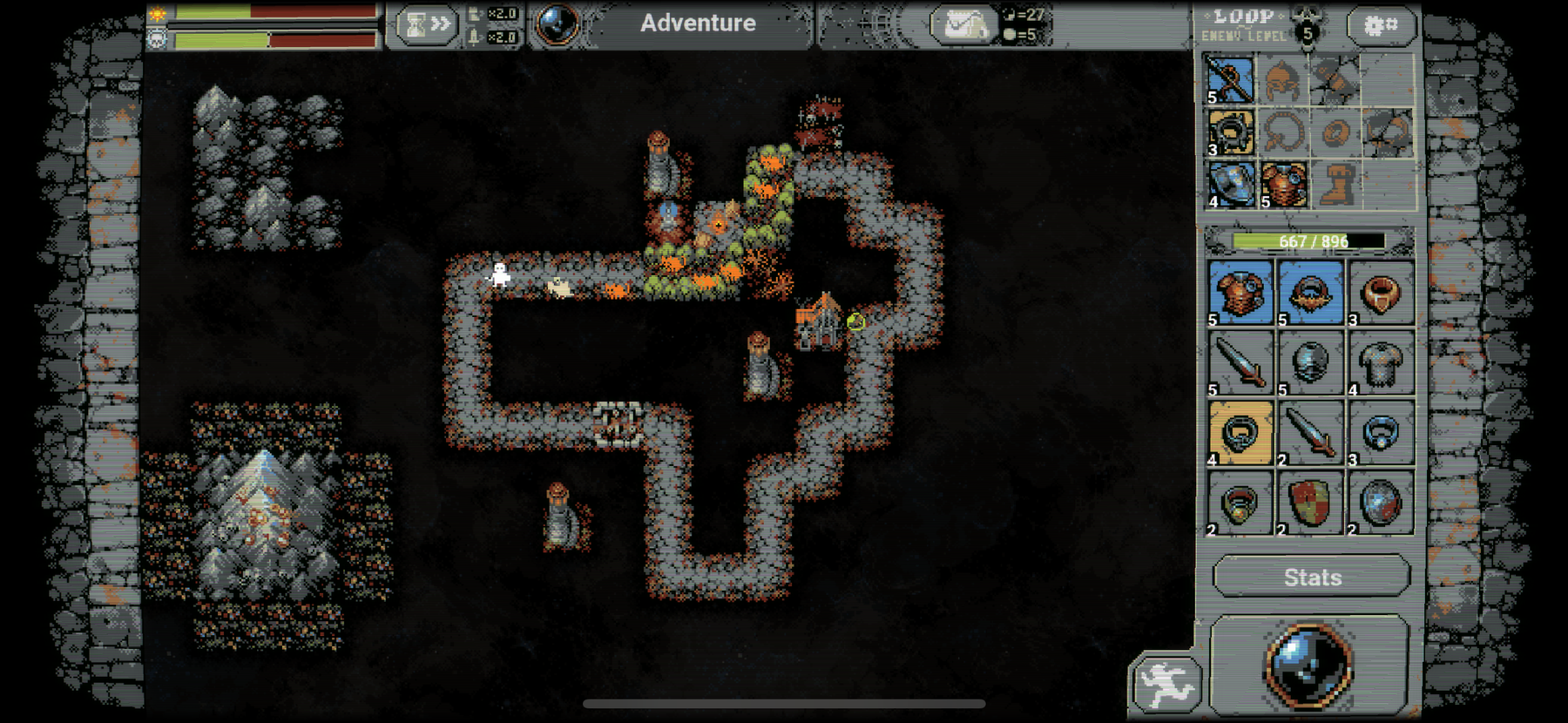Open the supplies backpack at the top

click(963, 23)
